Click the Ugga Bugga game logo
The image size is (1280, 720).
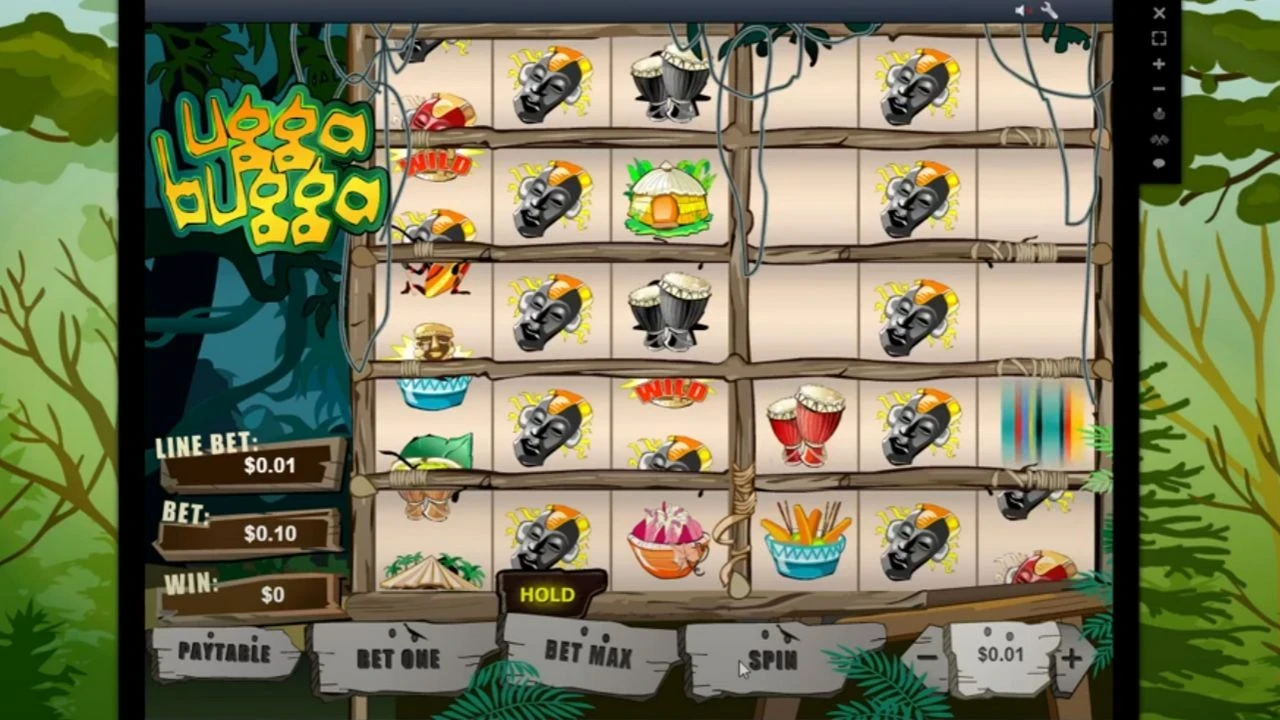[270, 165]
